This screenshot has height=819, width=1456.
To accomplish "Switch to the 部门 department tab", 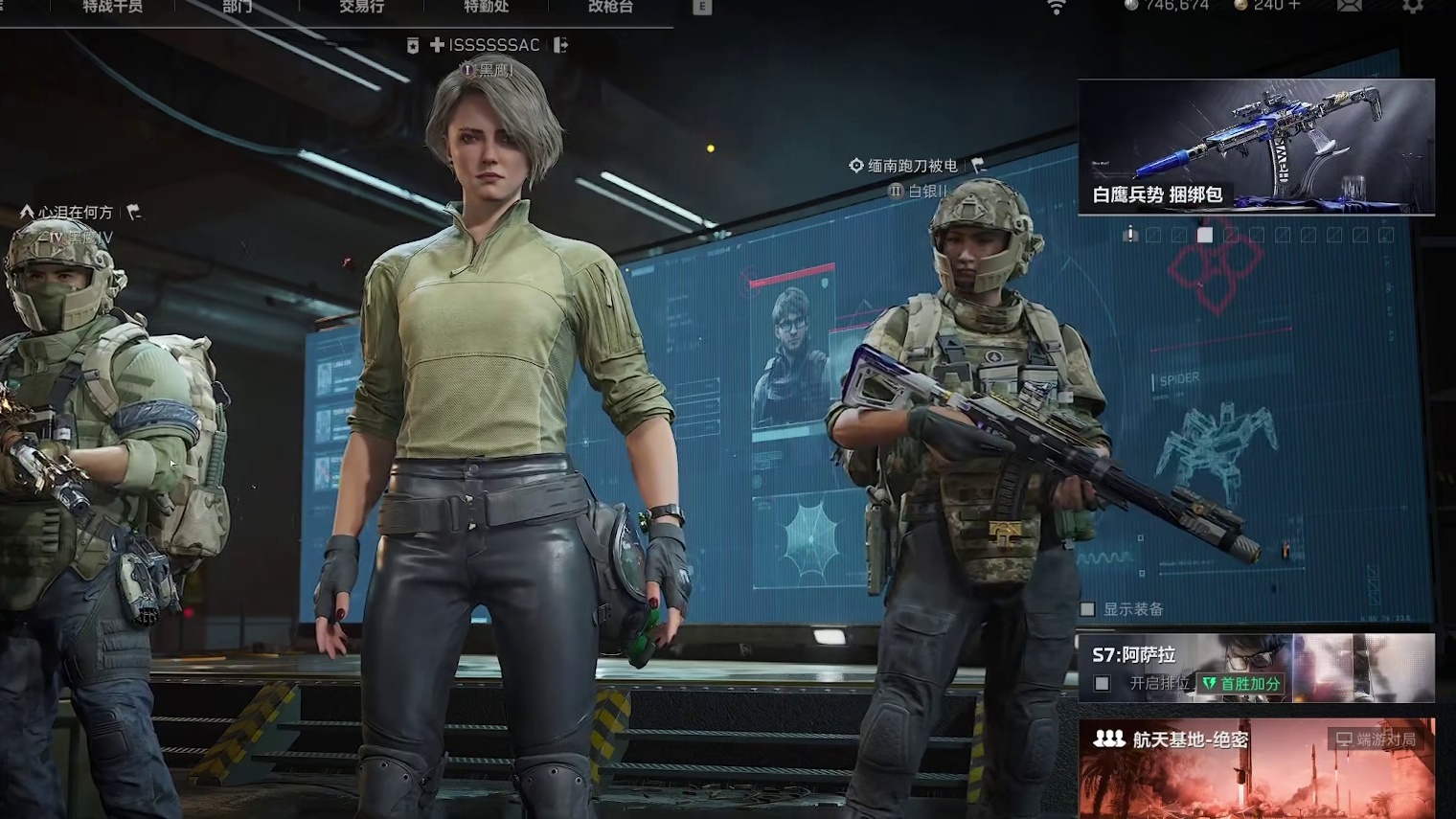I will [x=238, y=7].
